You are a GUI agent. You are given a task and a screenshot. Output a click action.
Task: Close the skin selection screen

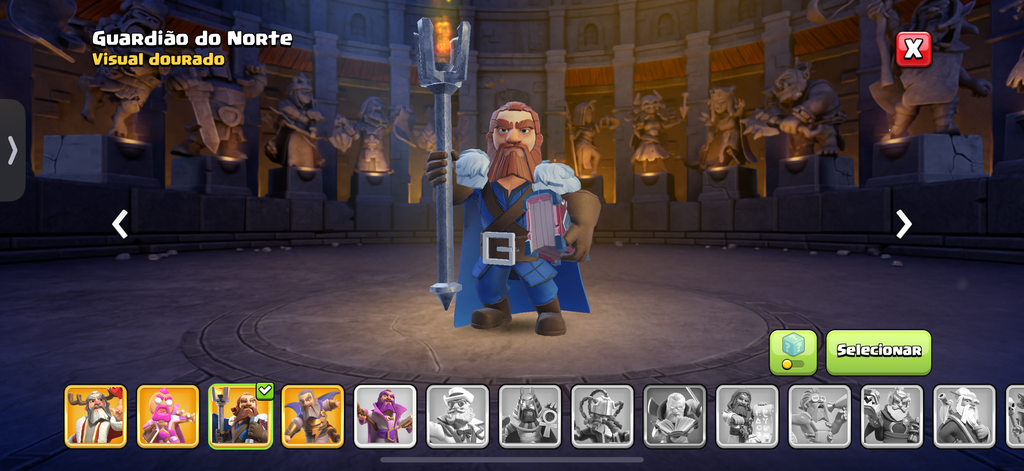click(x=913, y=49)
